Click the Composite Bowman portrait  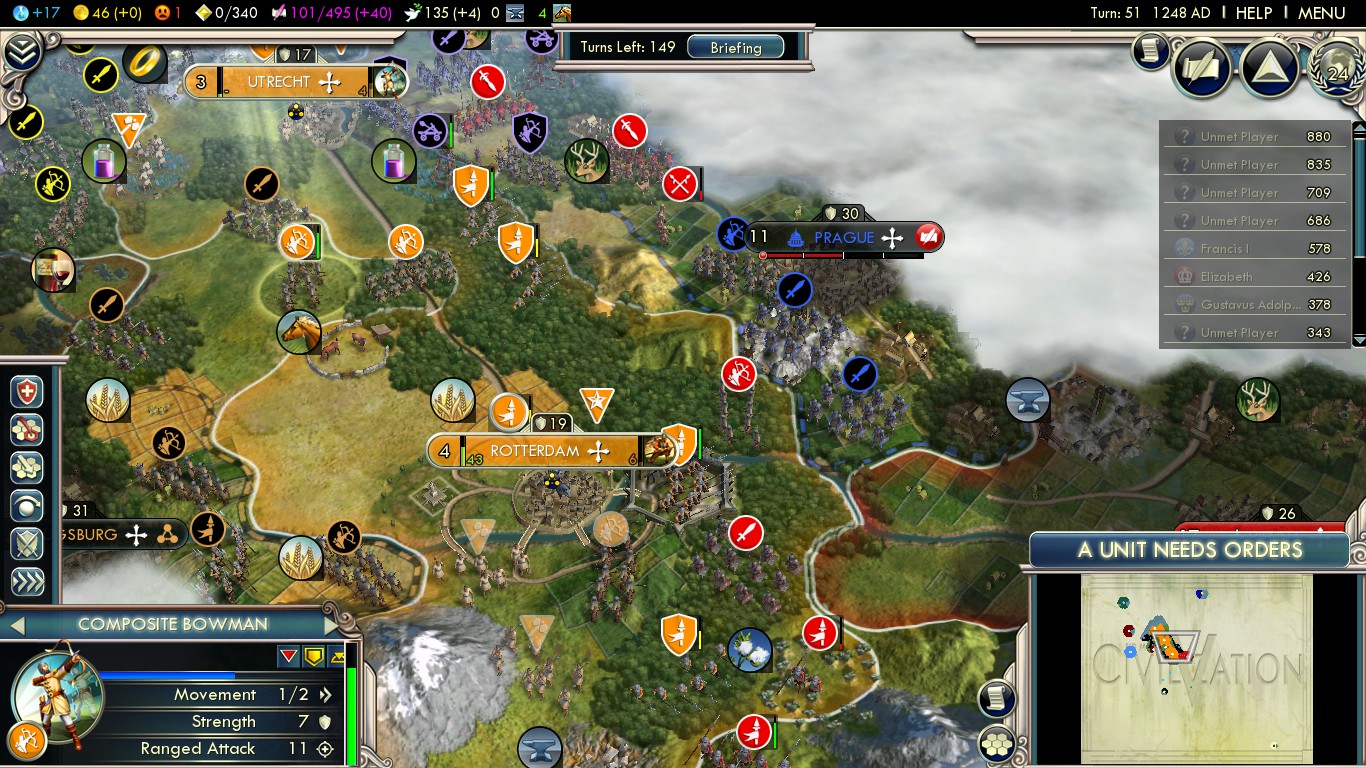pos(56,693)
